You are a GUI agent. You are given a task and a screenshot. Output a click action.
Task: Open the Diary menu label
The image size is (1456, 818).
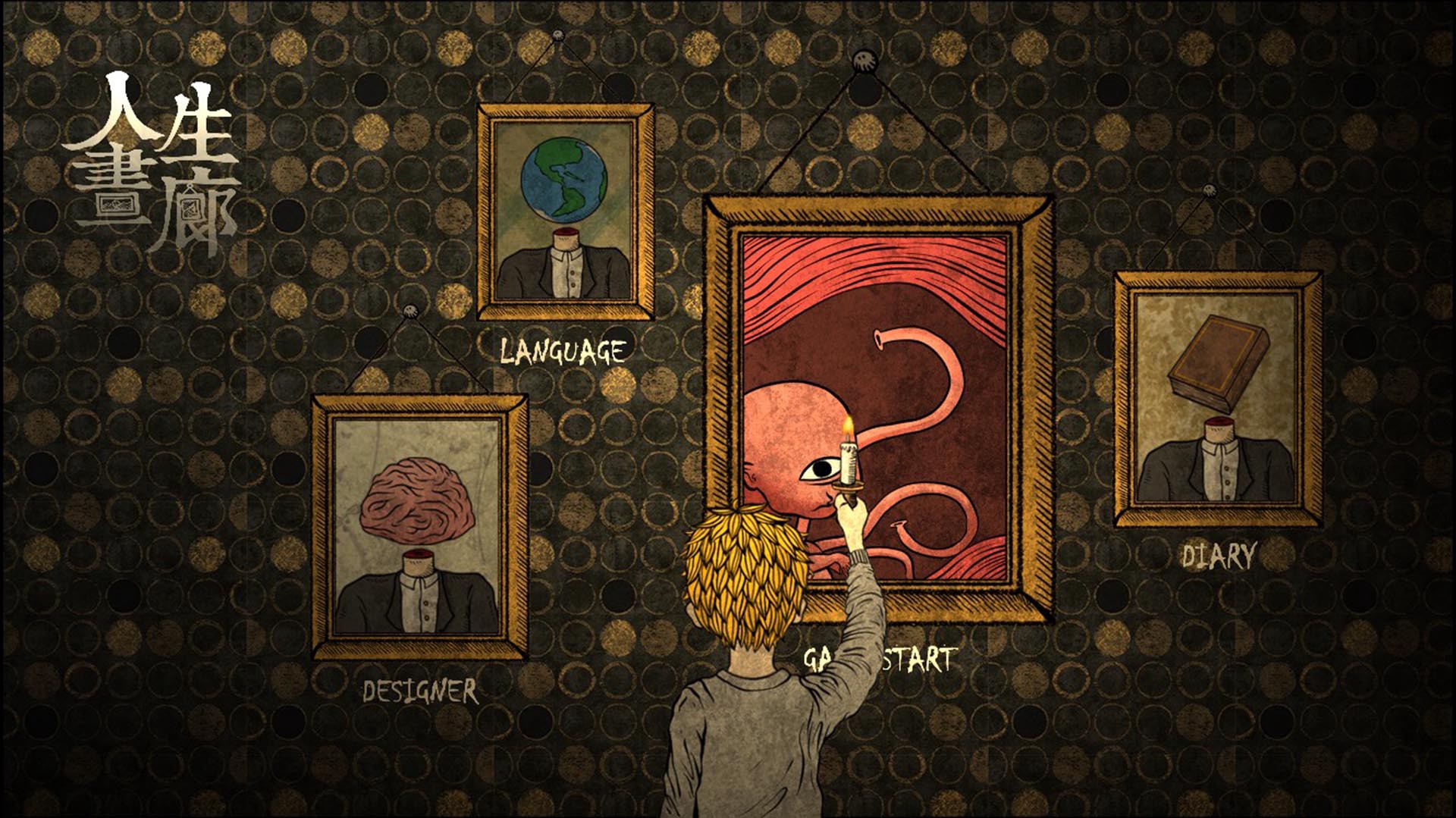click(x=1219, y=556)
